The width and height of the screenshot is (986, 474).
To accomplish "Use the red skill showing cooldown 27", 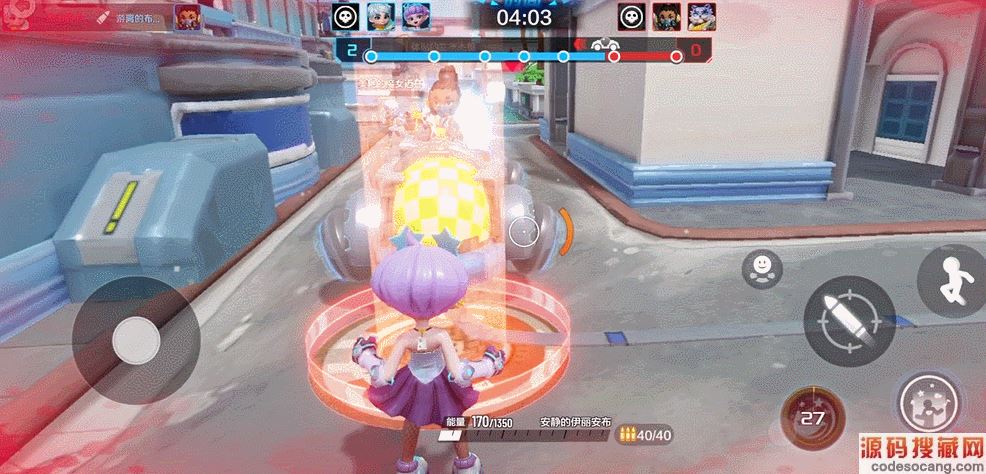I will tap(812, 417).
